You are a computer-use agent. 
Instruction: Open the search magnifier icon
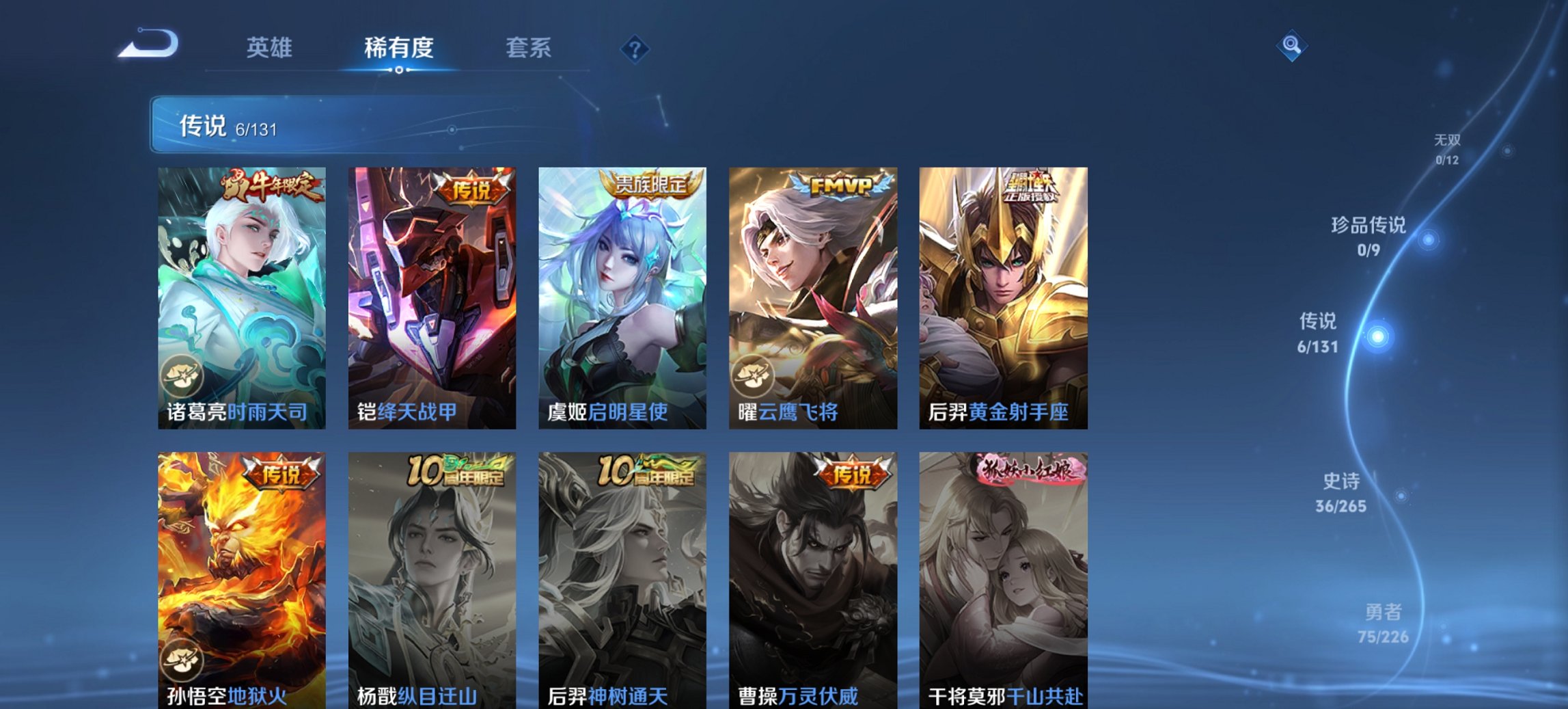(1290, 47)
